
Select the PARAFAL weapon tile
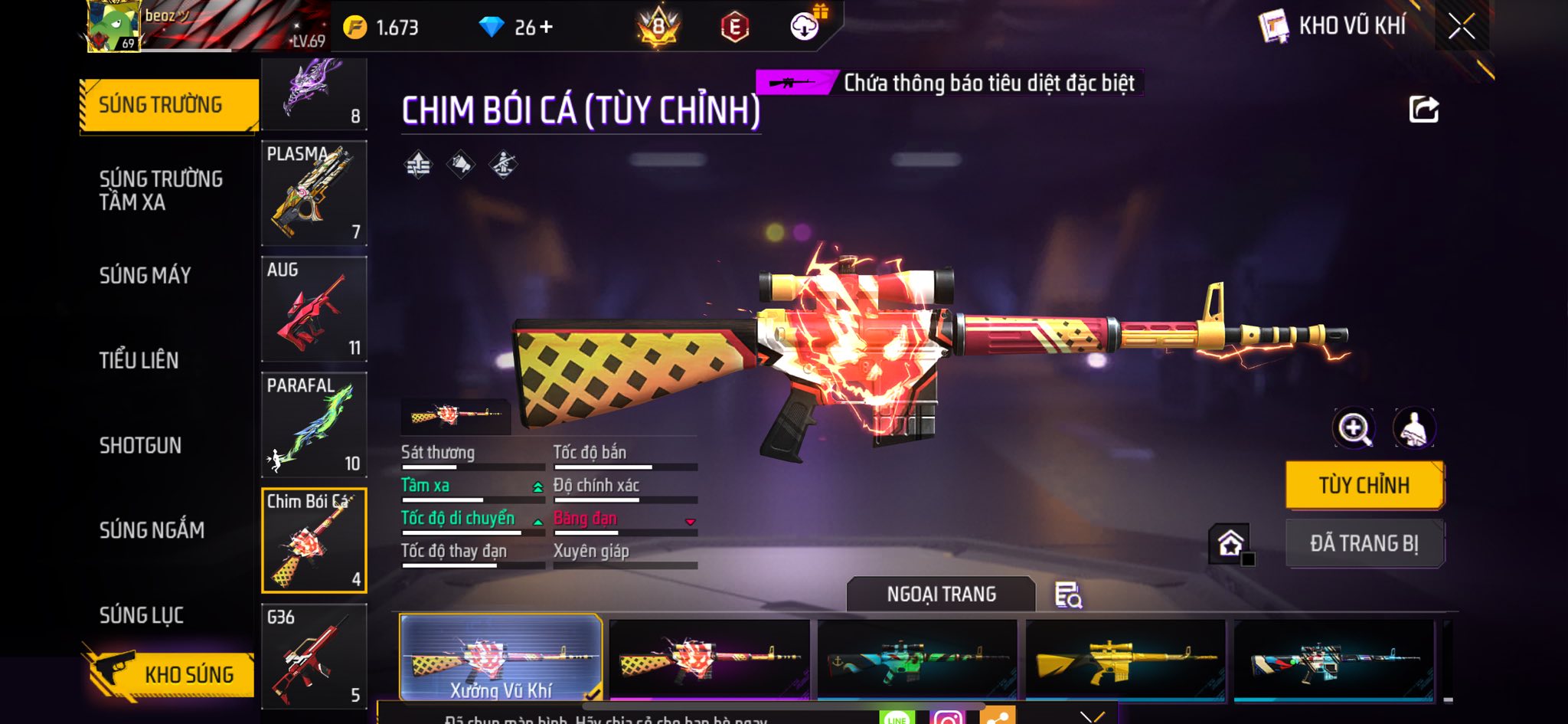pyautogui.click(x=314, y=424)
